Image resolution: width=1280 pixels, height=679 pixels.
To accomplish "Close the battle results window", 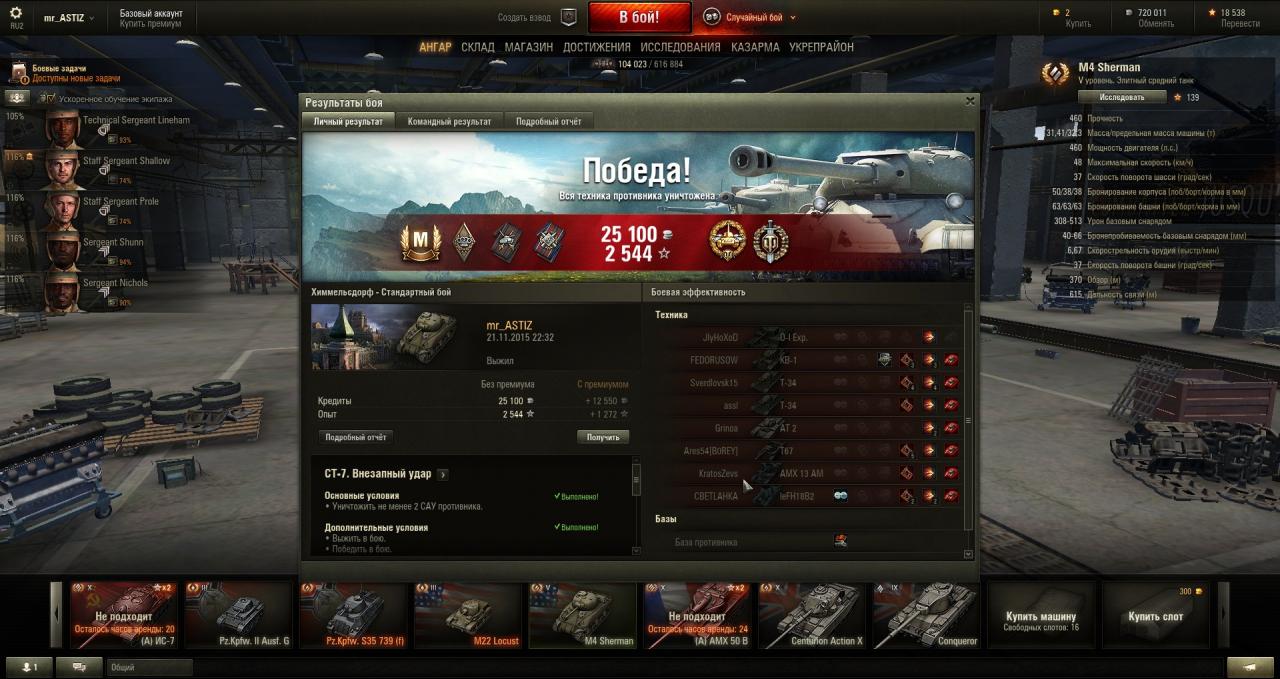I will click(969, 101).
